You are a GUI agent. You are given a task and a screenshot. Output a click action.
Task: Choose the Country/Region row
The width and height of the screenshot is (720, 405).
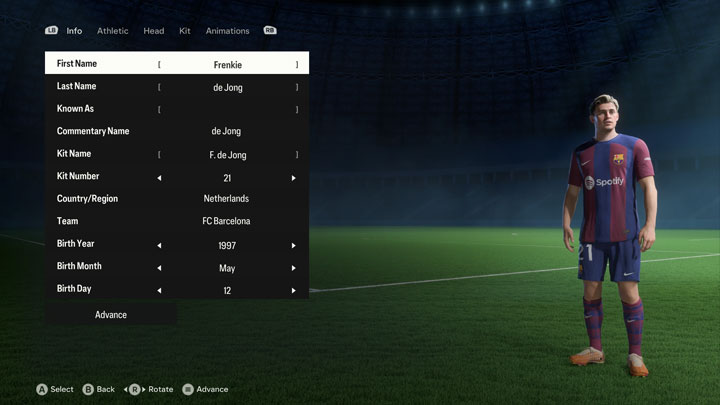[x=177, y=199]
